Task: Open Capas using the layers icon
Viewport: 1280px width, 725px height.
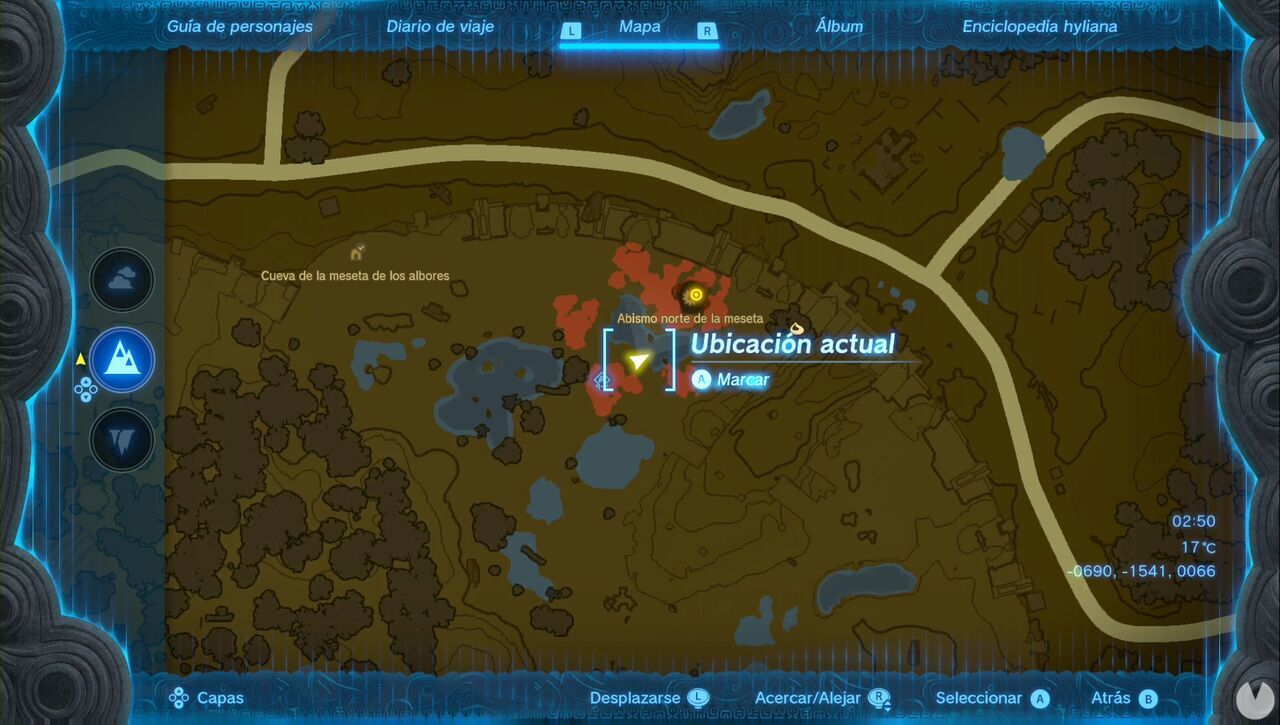Action: point(180,698)
